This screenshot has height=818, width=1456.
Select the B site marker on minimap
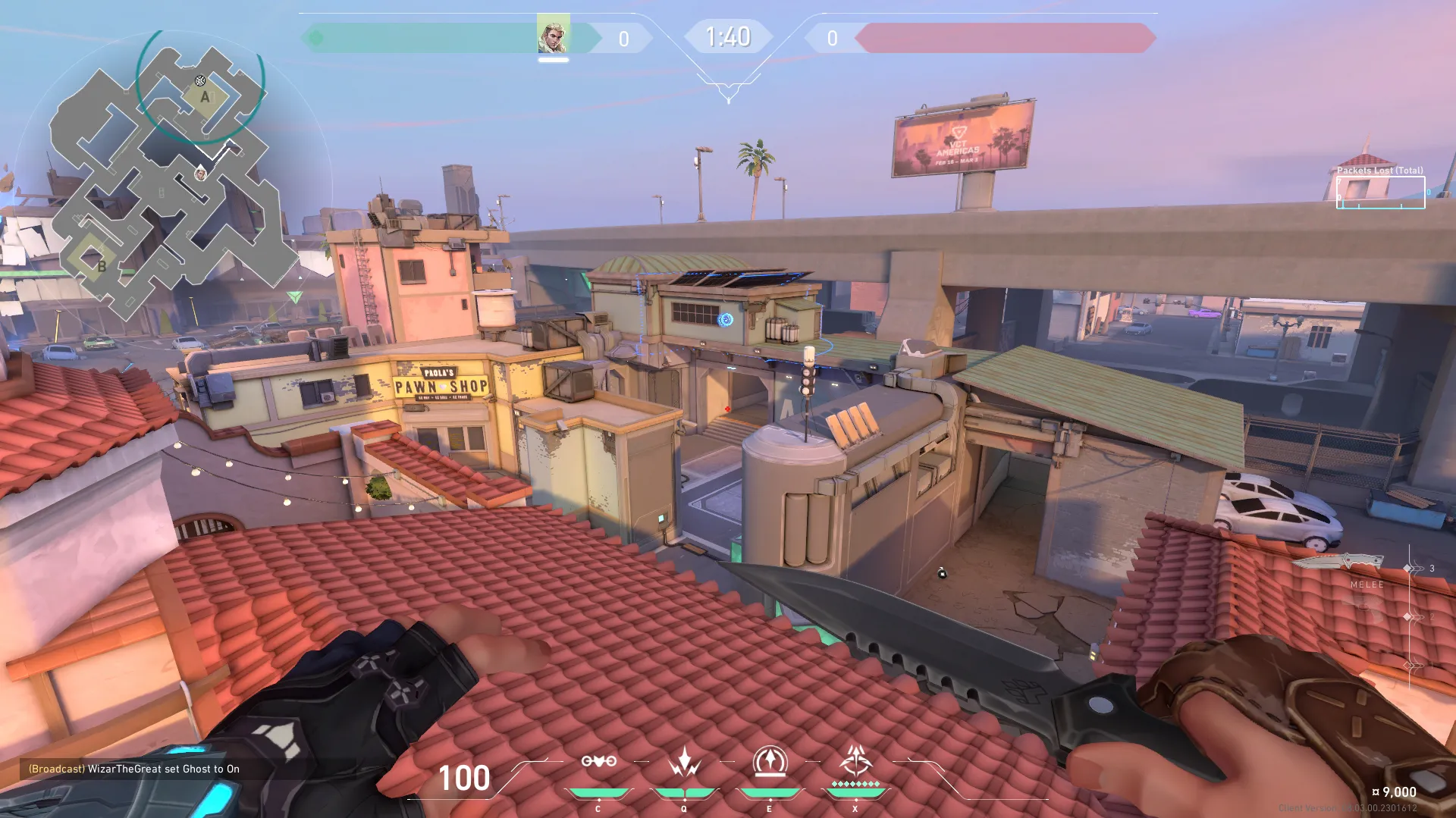tap(102, 266)
